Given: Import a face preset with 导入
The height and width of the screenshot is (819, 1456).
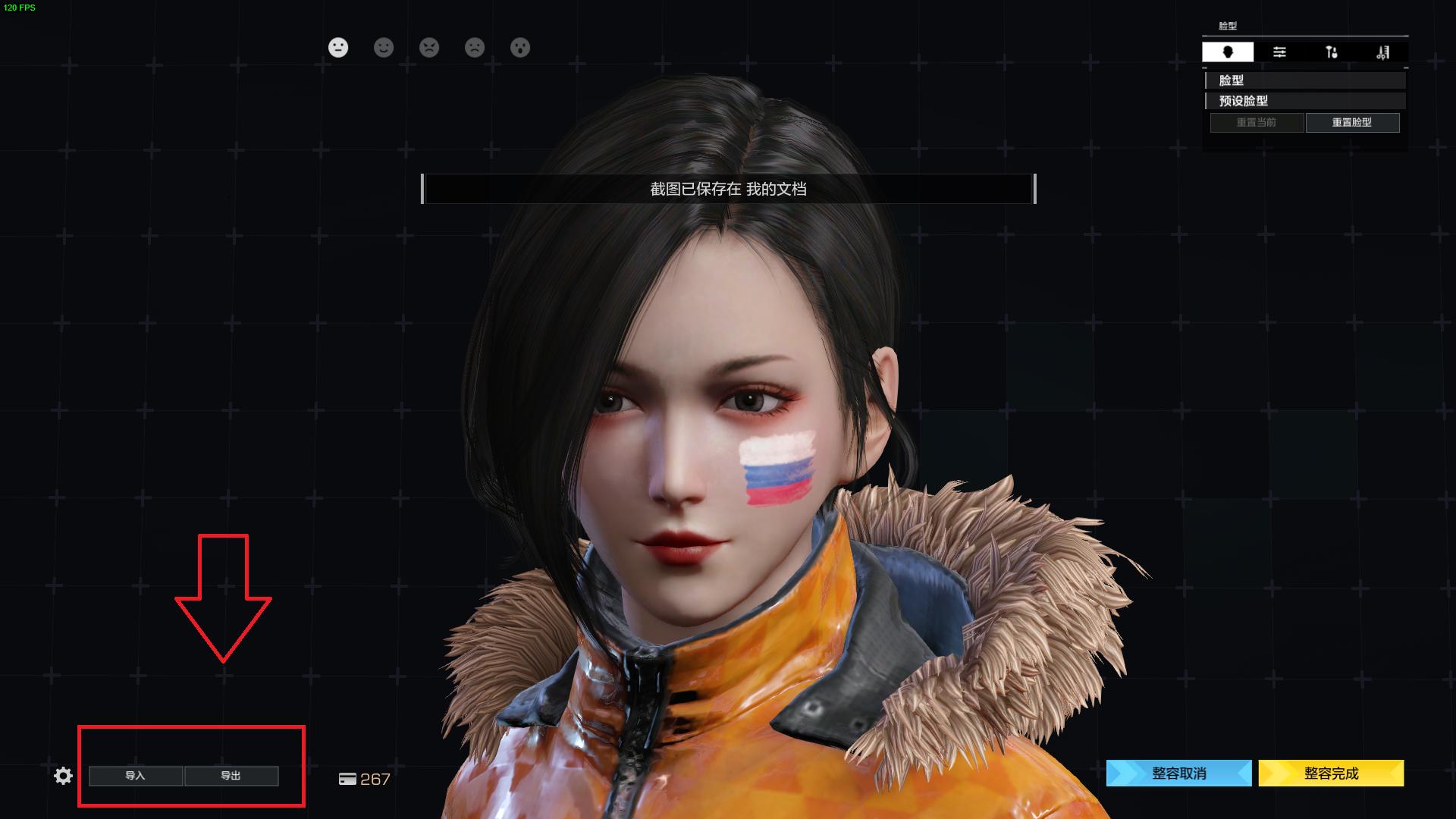Looking at the screenshot, I should click(136, 776).
